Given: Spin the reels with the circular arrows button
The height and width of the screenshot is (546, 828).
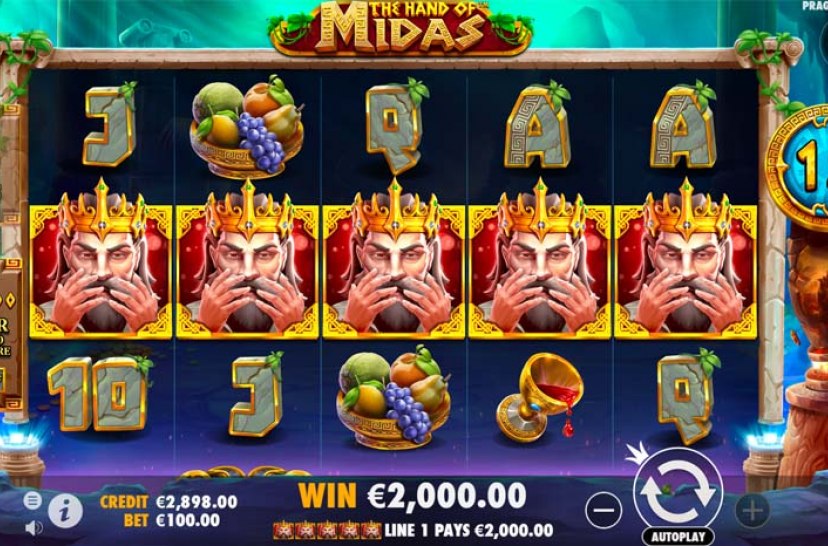Looking at the screenshot, I should pos(677,490).
